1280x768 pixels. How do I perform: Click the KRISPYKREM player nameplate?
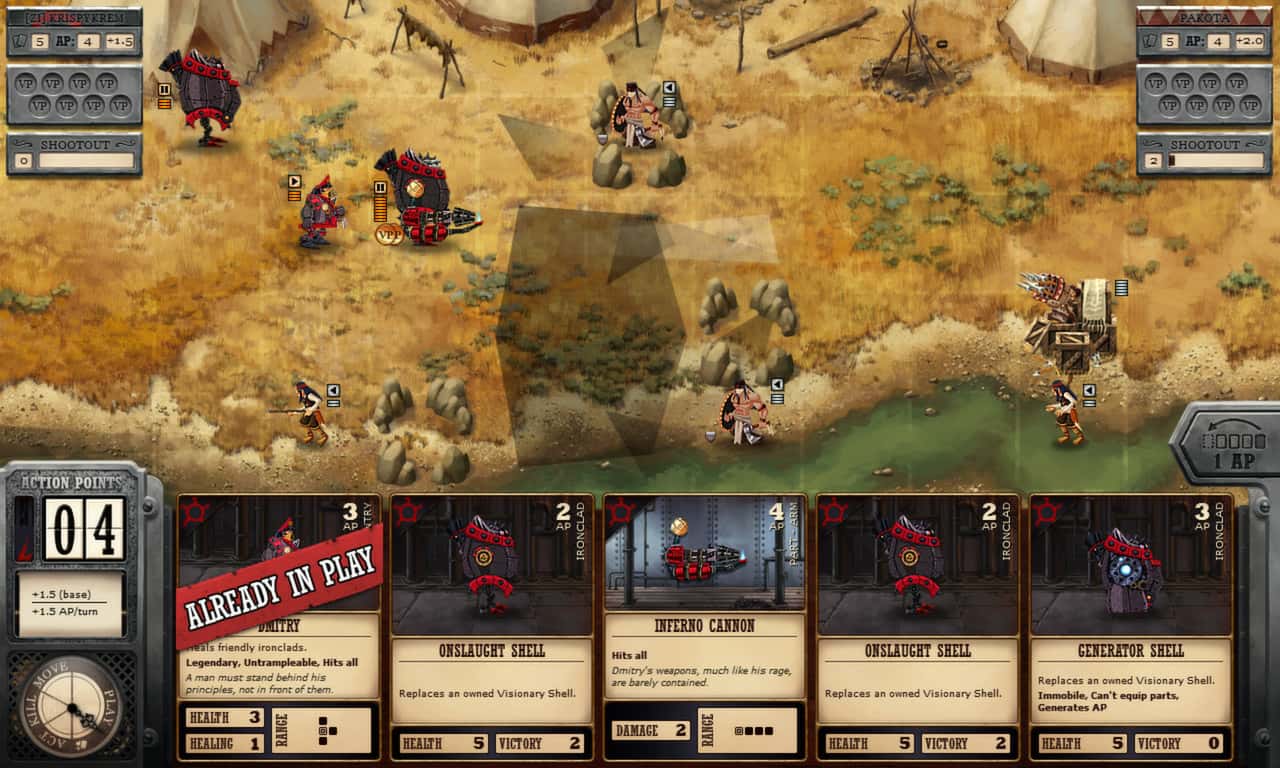tap(75, 16)
